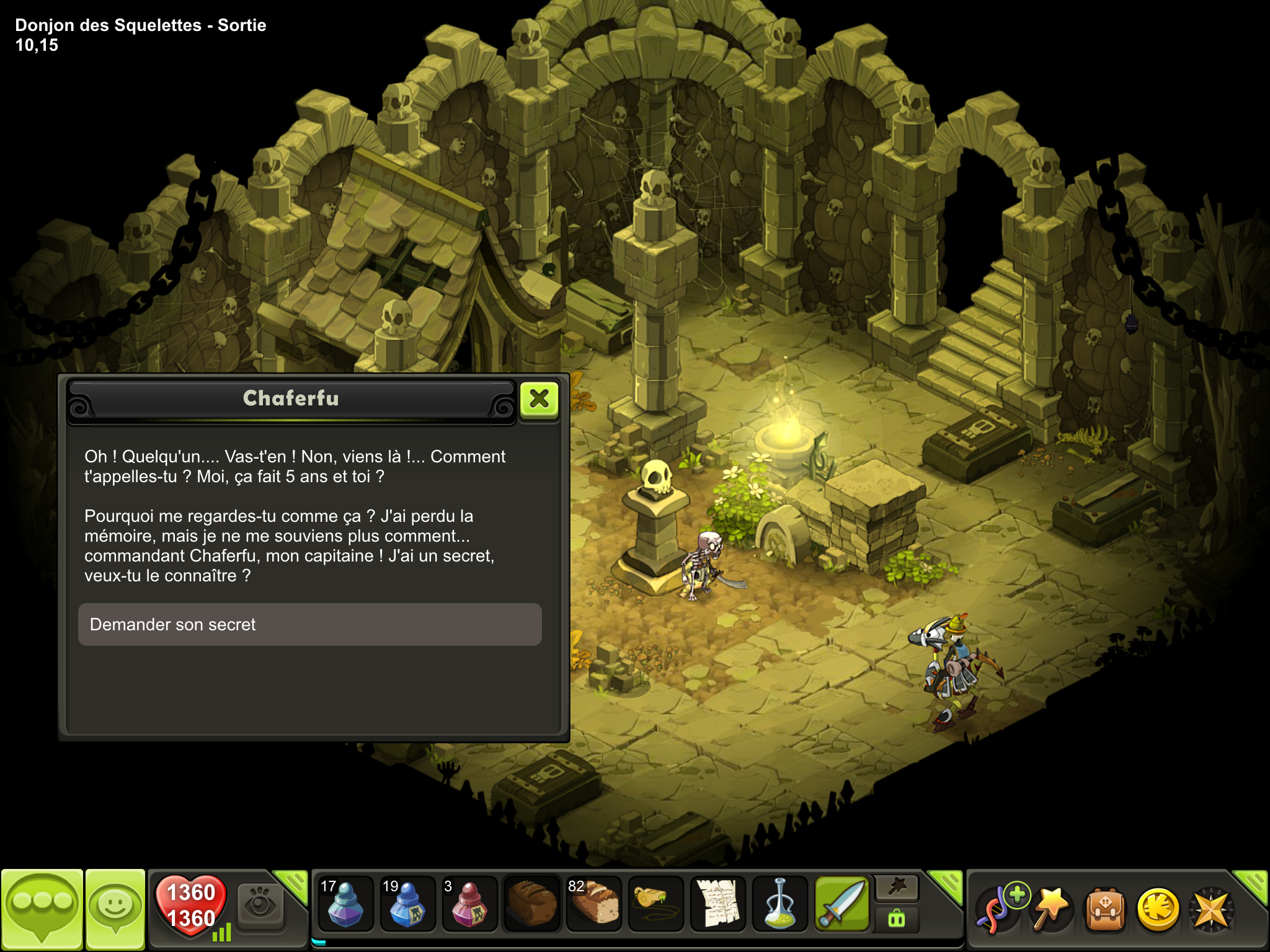Choose the reply "Demander son secret"
The image size is (1270, 952).
309,624
